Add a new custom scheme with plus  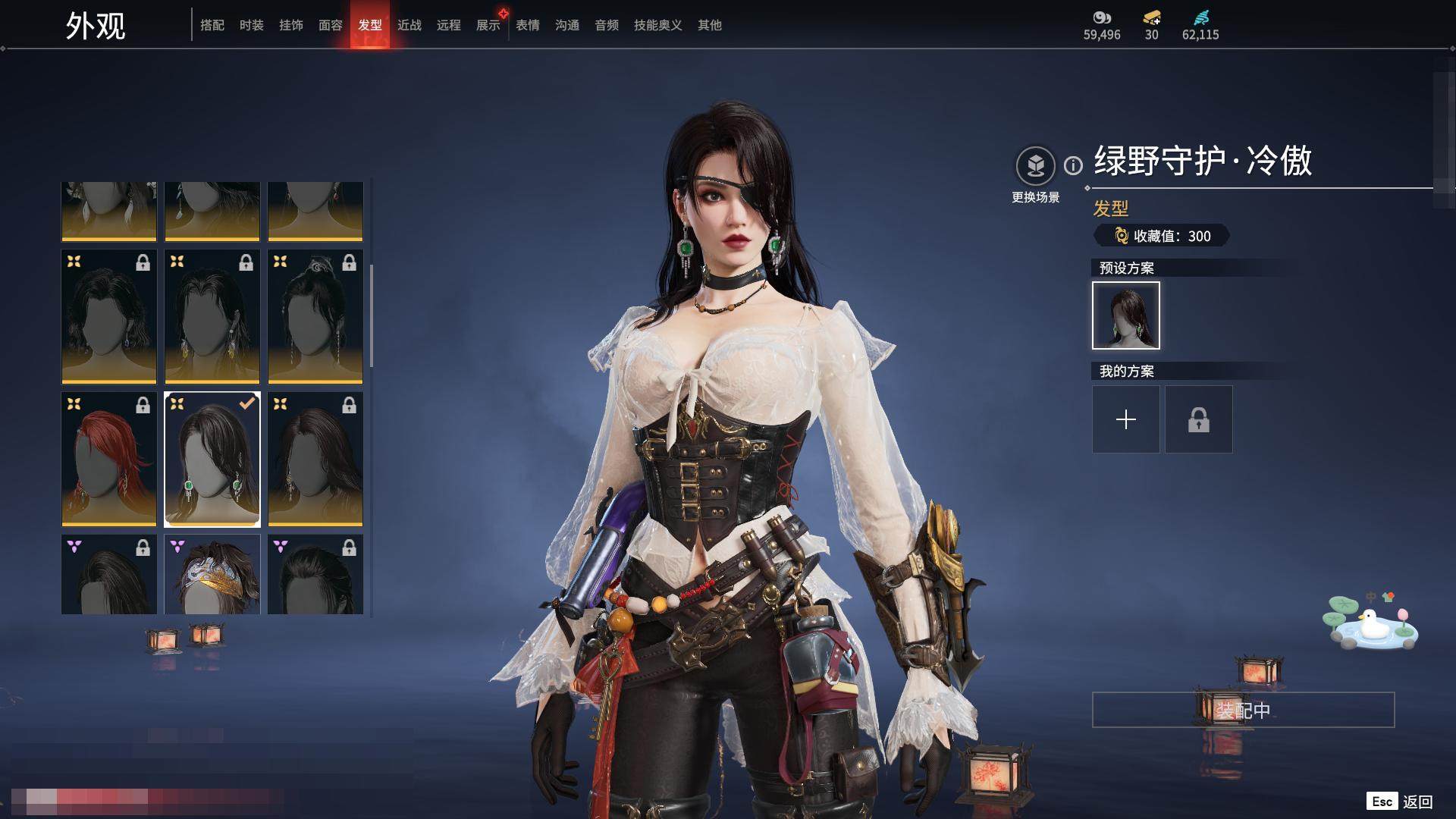(x=1126, y=419)
